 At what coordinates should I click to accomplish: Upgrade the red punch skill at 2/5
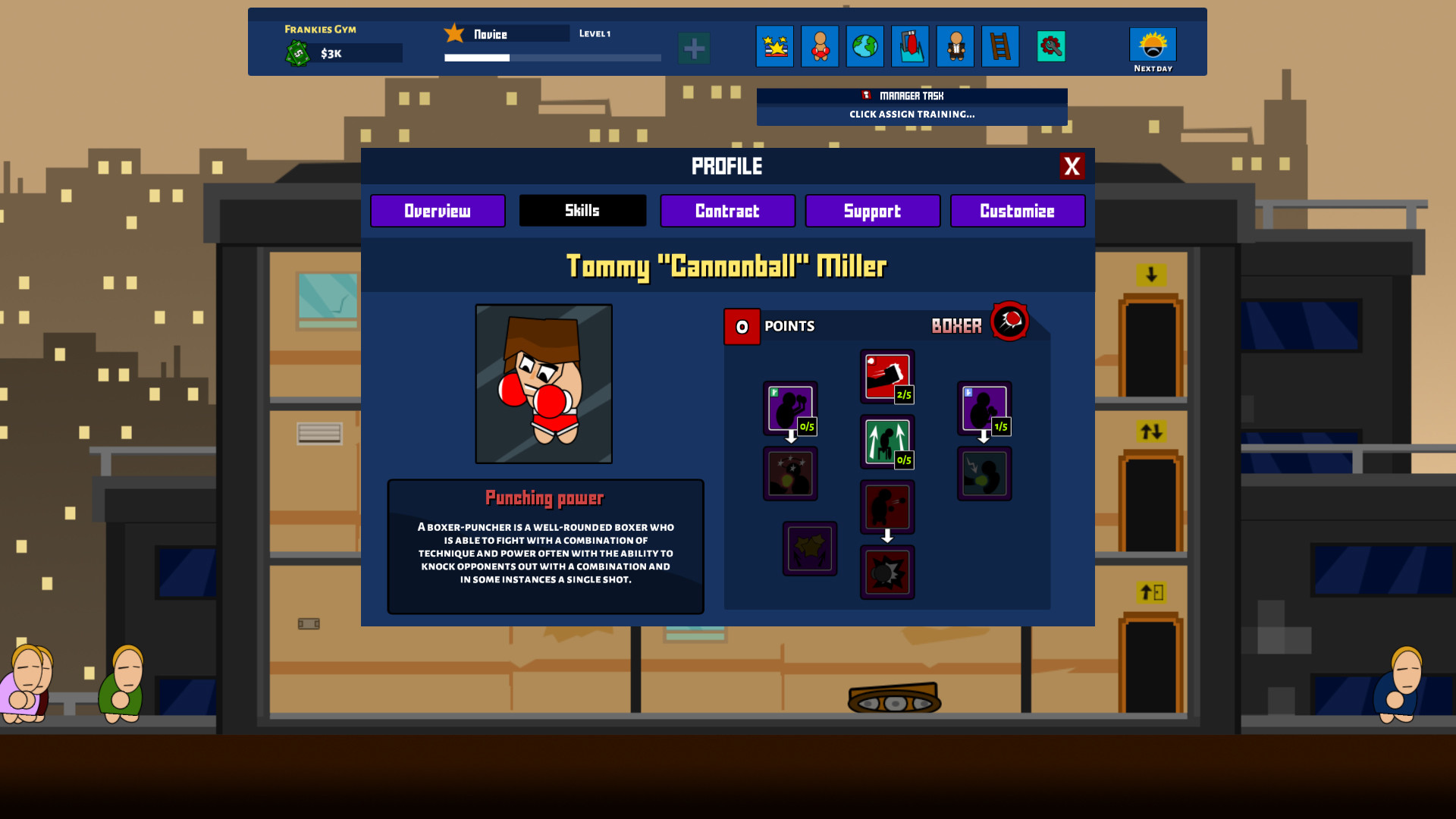point(887,374)
